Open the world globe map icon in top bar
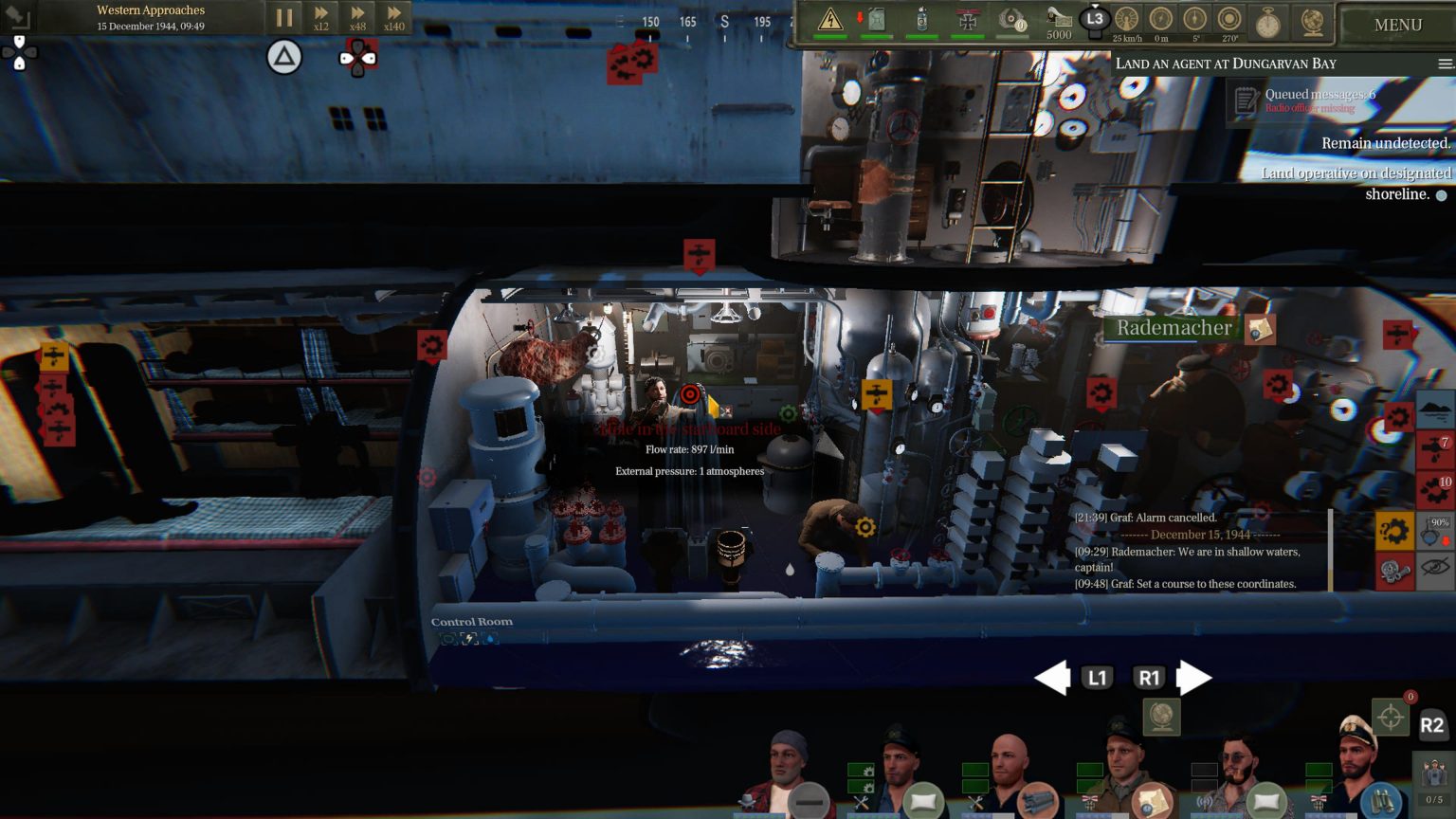The height and width of the screenshot is (819, 1456). [x=1313, y=21]
